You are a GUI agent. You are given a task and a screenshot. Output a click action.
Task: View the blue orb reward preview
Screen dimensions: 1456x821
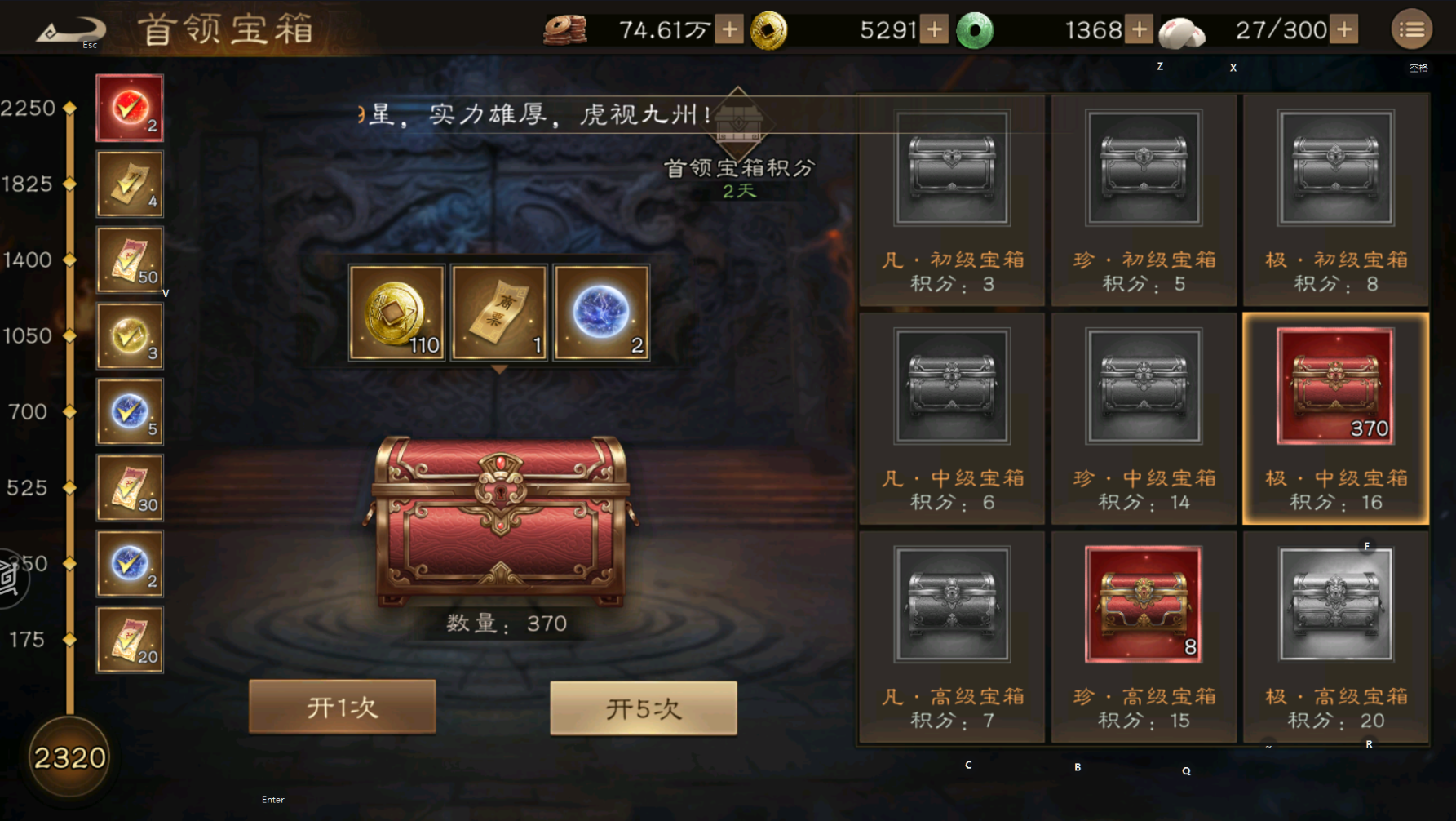pos(600,313)
